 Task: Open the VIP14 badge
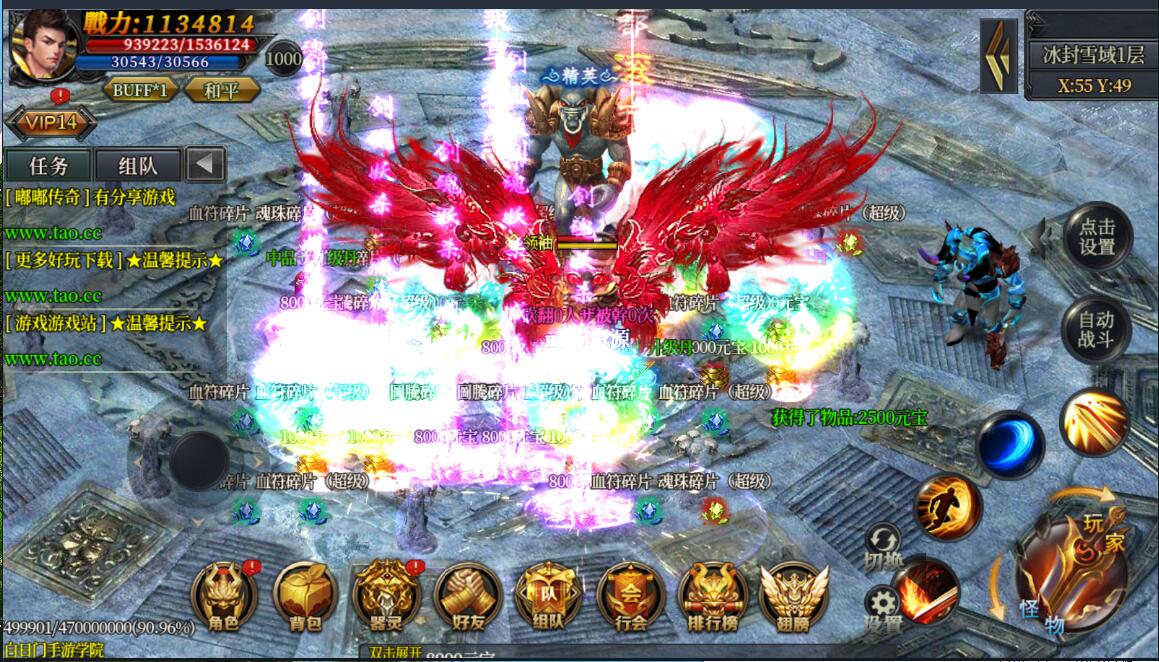(x=50, y=123)
